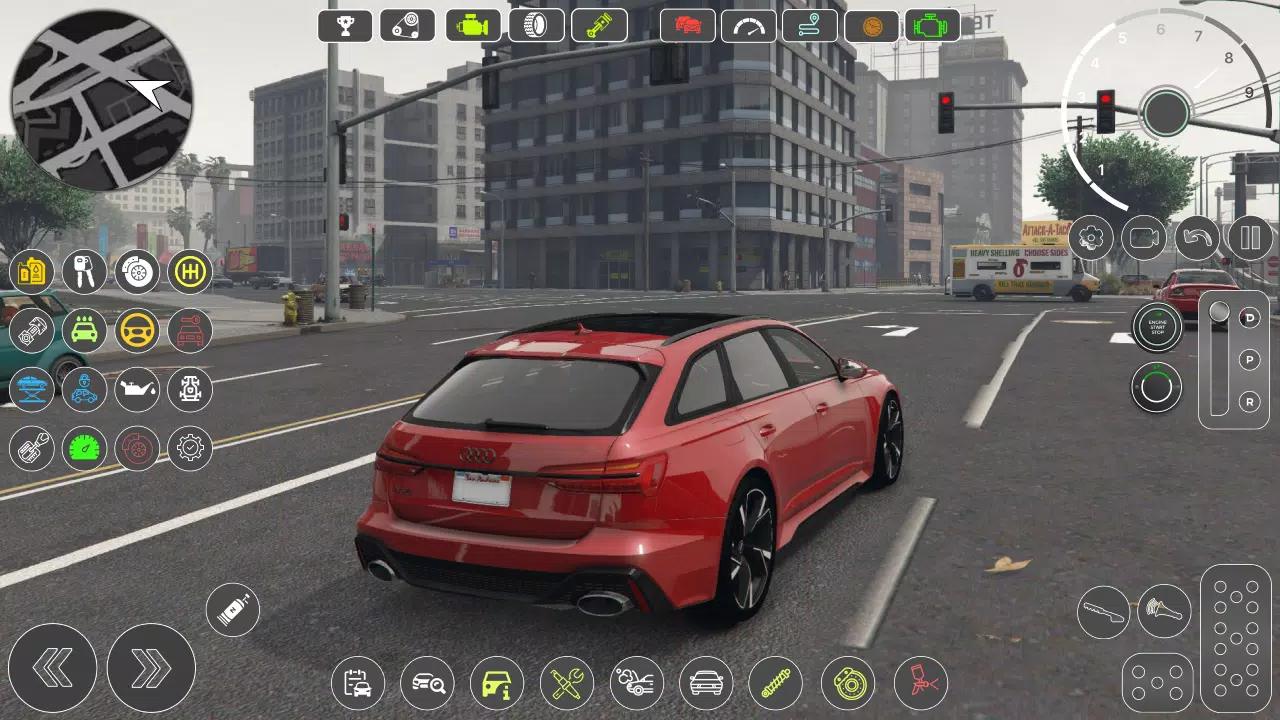Open the H-pattern gearbox icon
1280x720 pixels.
point(190,271)
